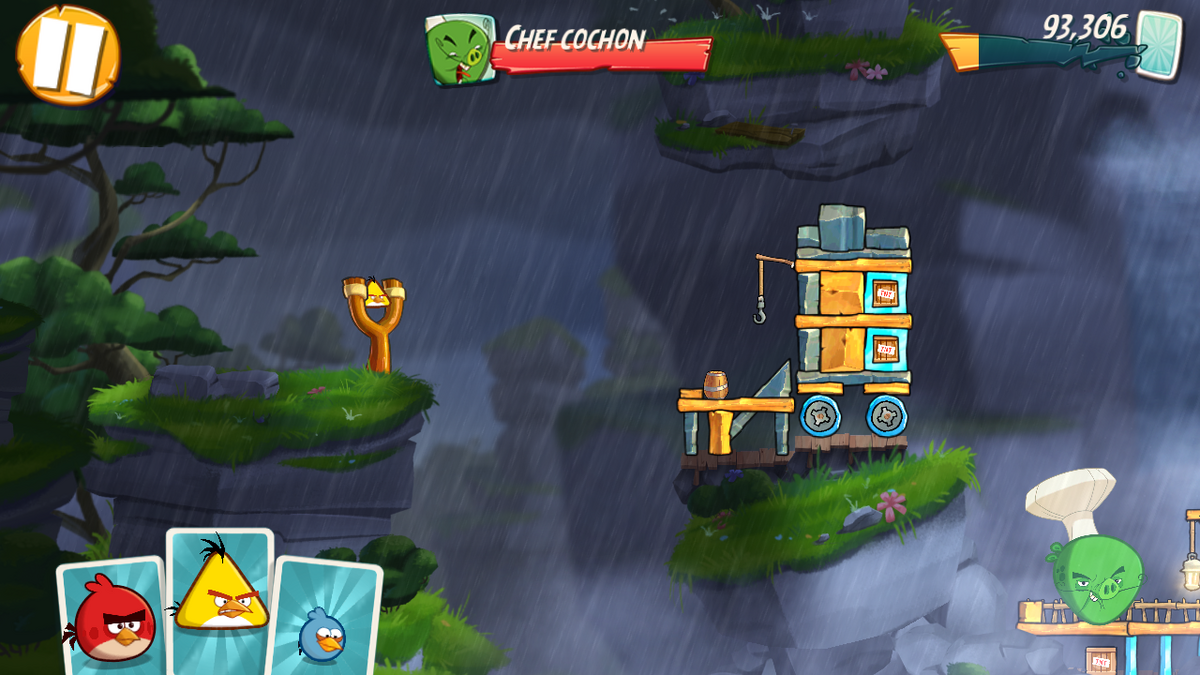Pause the game with the orange button
1200x675 pixels.
point(68,54)
